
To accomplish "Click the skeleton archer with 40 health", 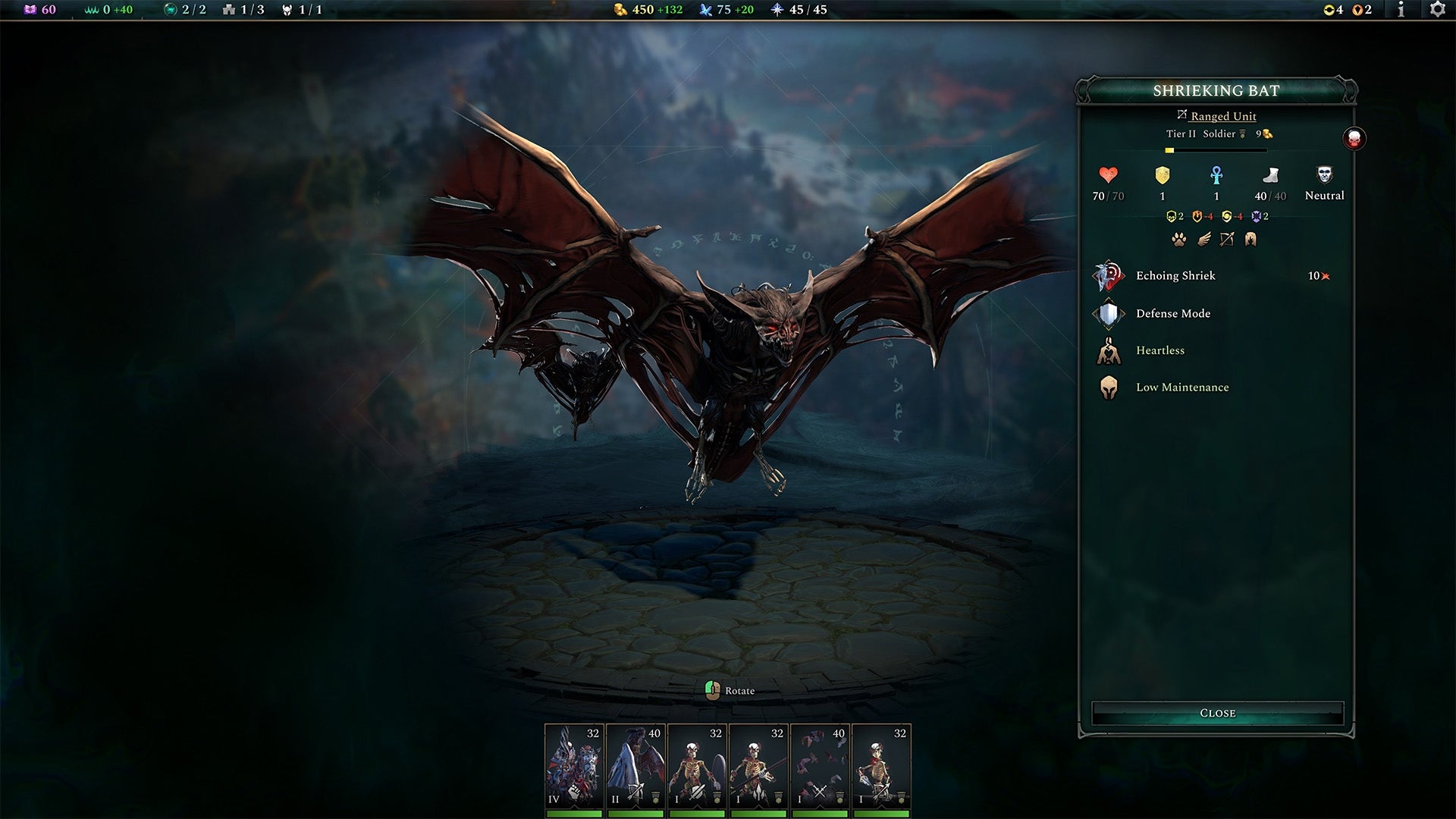I will 635,766.
